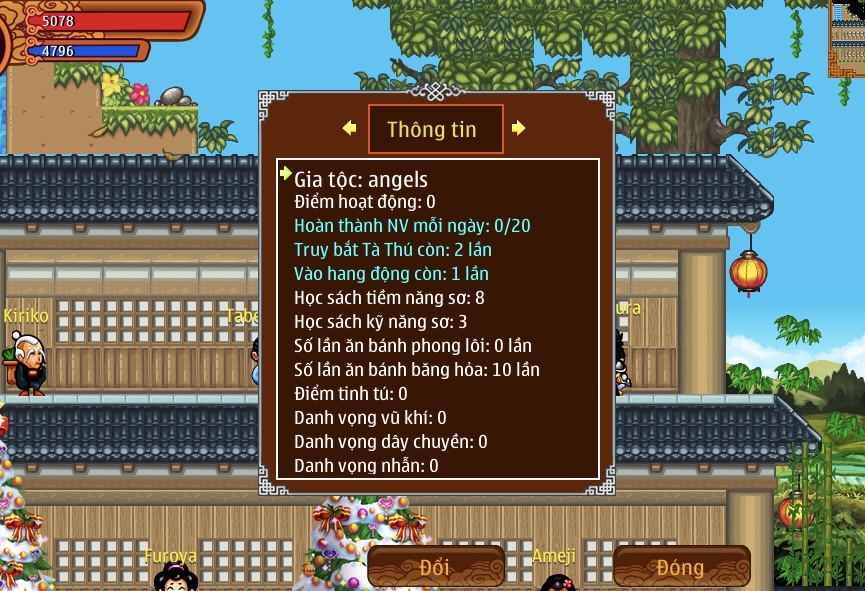Click the left arrow beside Thông tin

[349, 128]
